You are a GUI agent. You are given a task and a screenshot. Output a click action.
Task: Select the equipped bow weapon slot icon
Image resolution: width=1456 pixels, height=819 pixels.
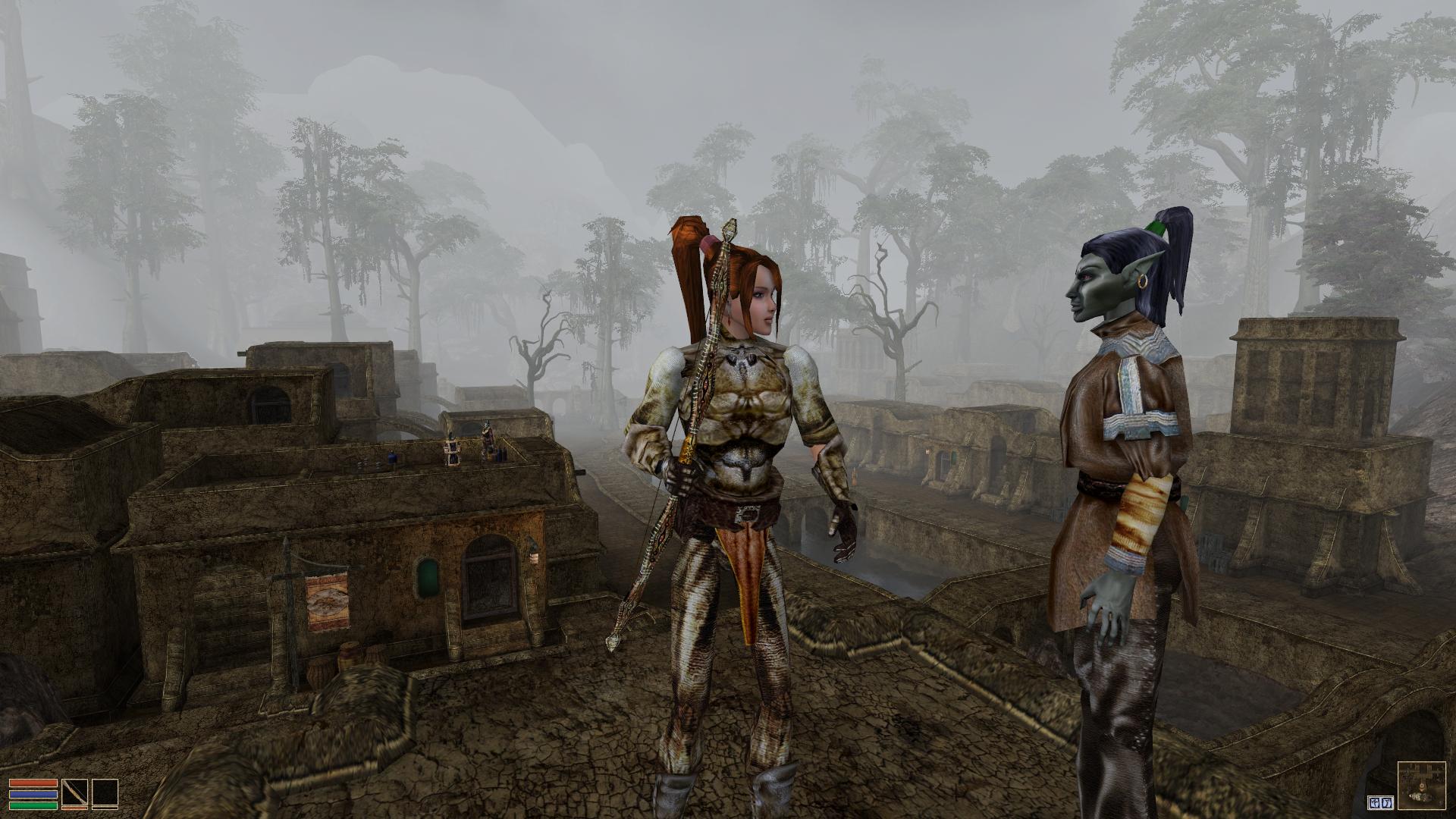click(x=75, y=793)
